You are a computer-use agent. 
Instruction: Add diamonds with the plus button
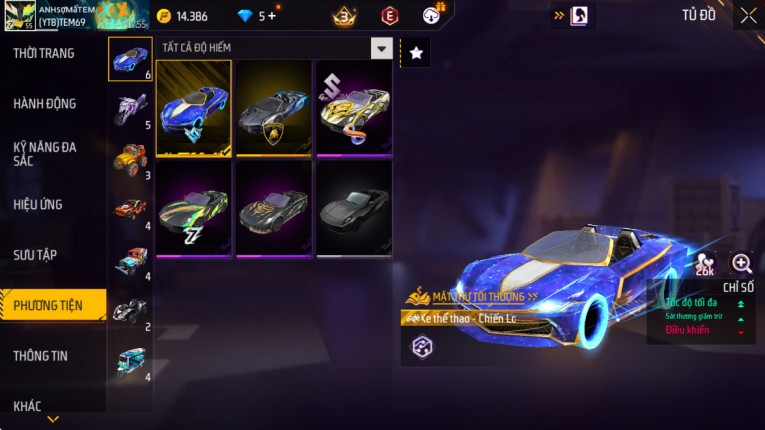click(272, 16)
